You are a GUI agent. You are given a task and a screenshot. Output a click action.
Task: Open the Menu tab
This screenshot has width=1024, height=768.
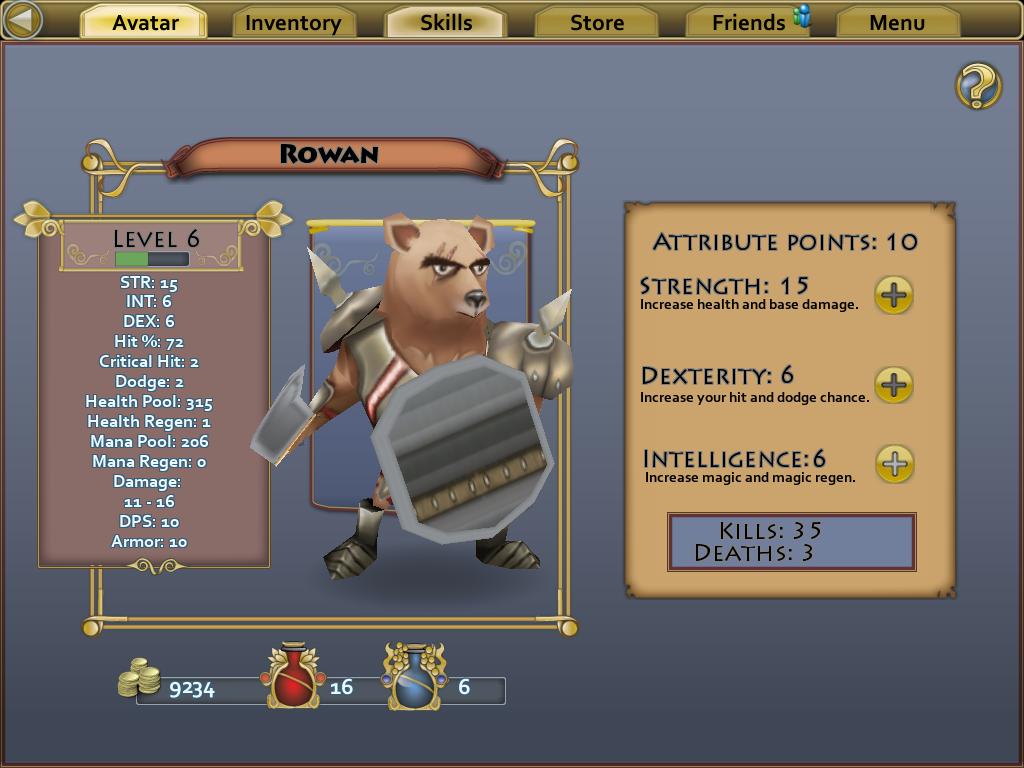click(897, 22)
